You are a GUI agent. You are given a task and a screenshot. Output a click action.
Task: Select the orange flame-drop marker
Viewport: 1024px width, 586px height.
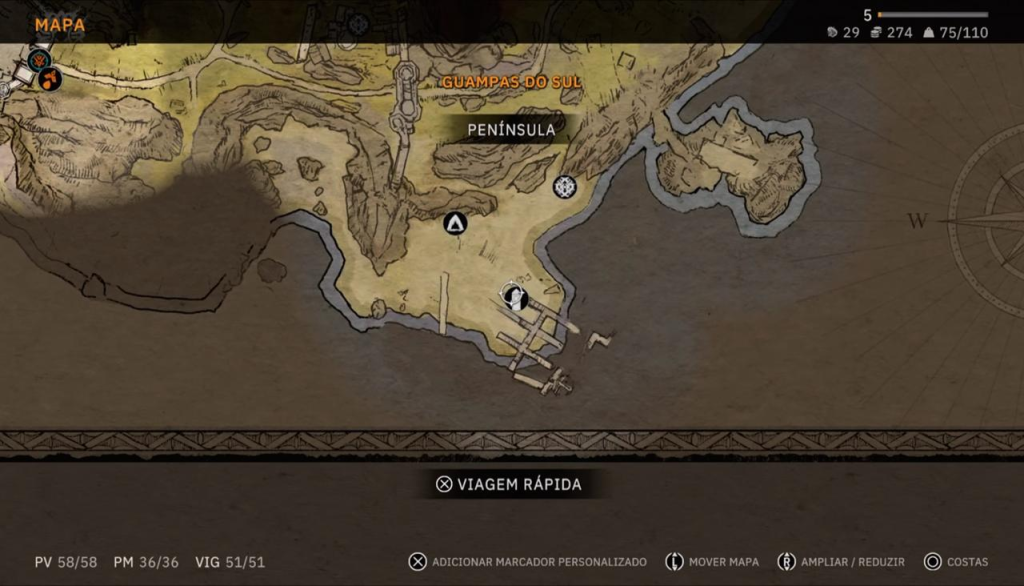(x=51, y=78)
